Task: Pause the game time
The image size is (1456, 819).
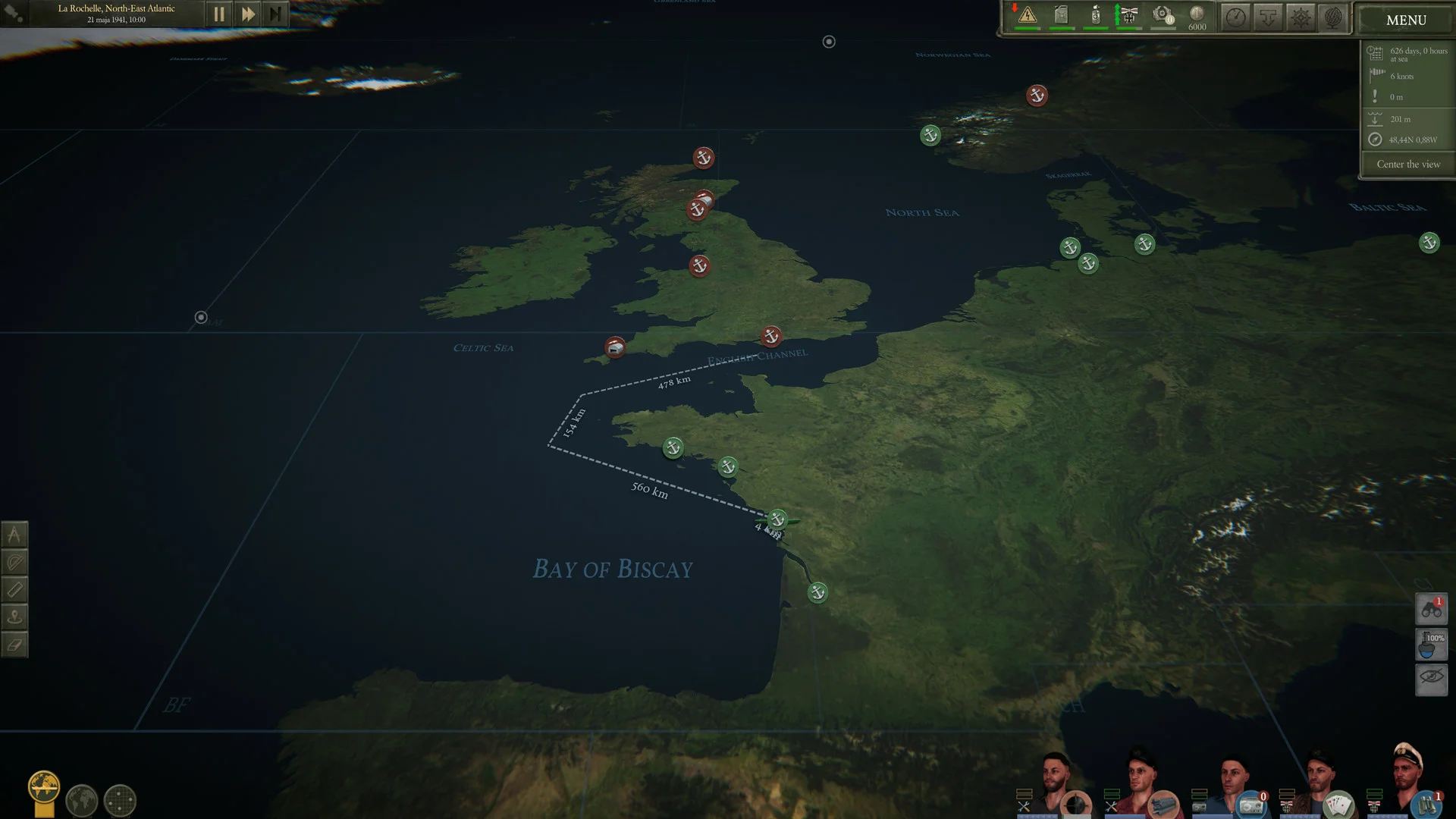Action: pos(219,14)
